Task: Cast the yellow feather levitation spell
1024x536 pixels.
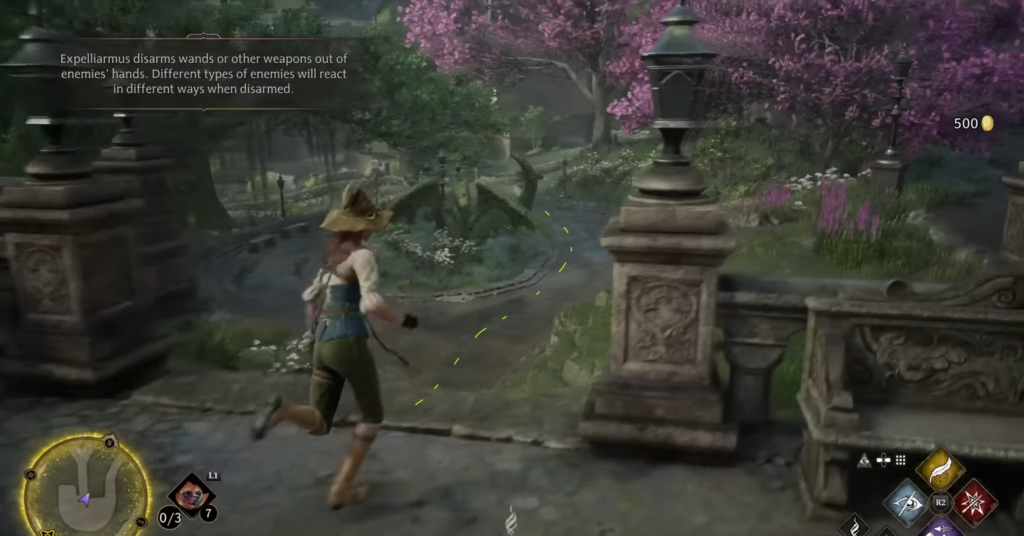Action: click(940, 468)
